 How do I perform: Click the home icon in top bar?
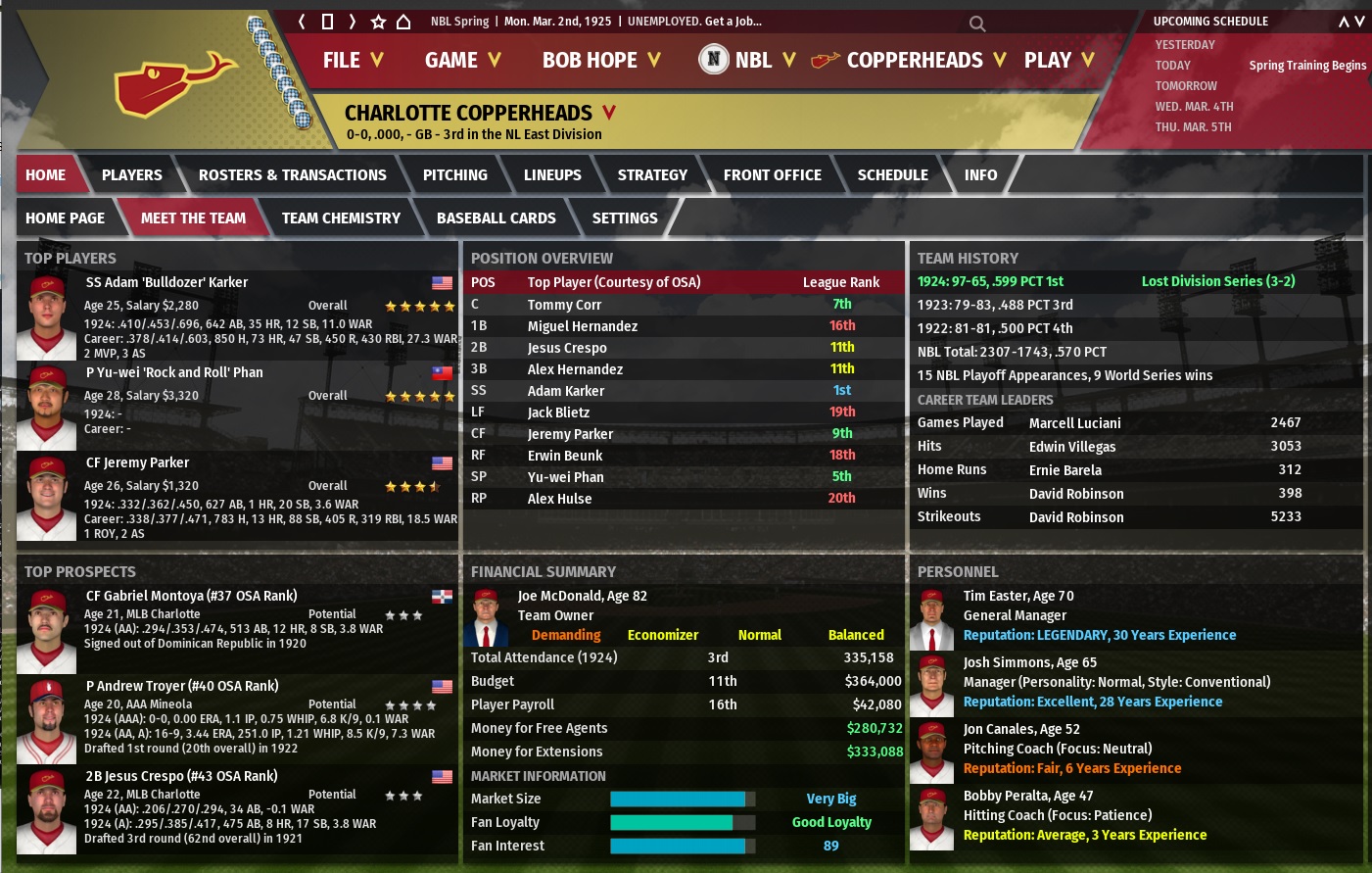coord(402,22)
